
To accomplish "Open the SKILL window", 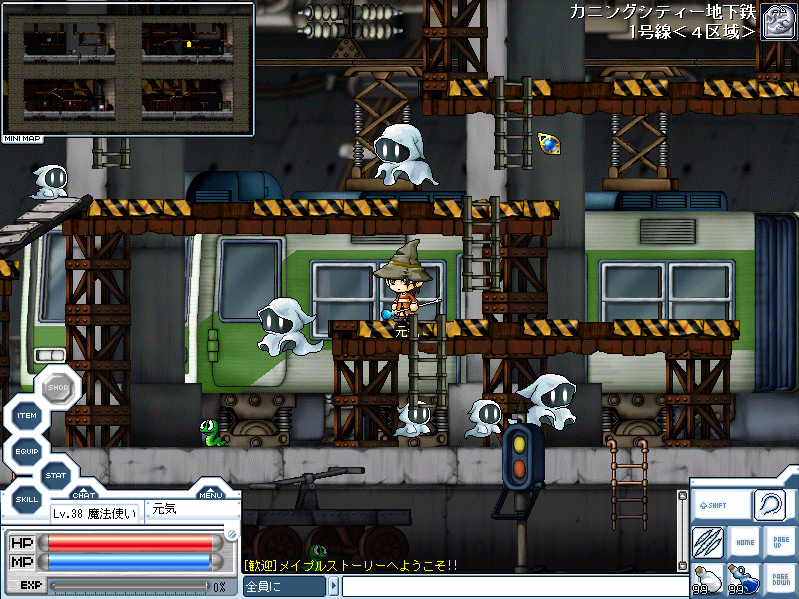I will [27, 499].
